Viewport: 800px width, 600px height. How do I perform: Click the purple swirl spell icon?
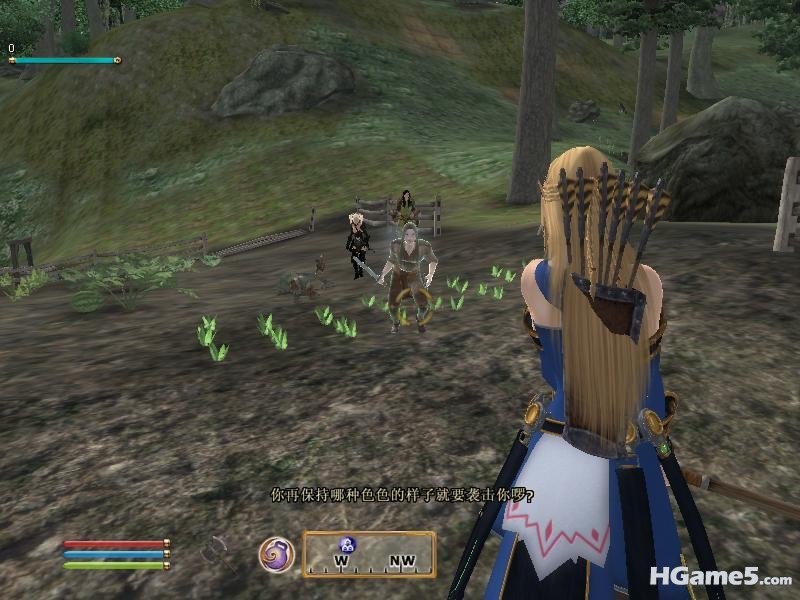(276, 555)
